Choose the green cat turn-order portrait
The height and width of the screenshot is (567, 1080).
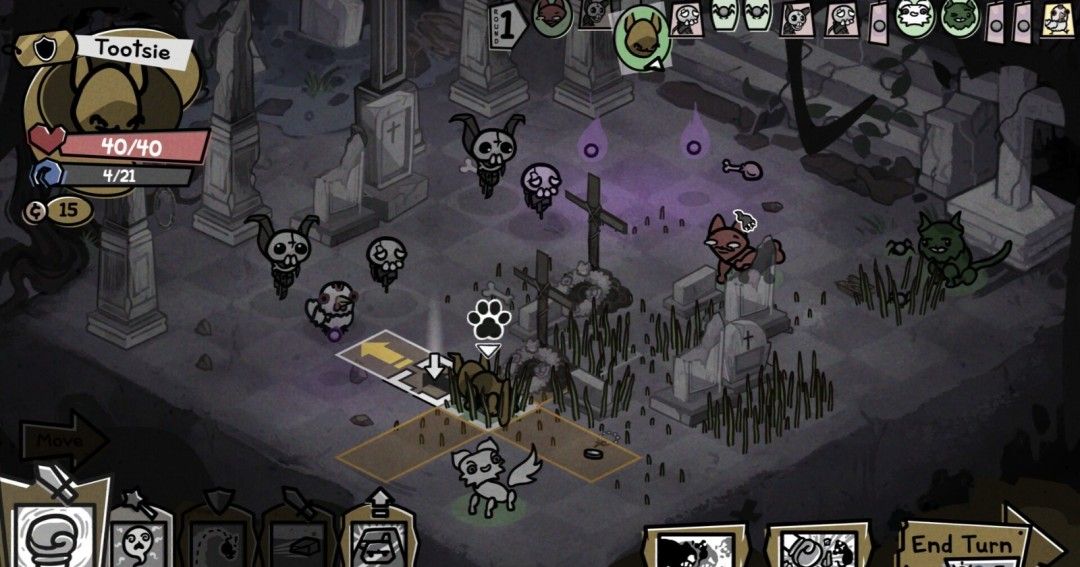point(960,19)
